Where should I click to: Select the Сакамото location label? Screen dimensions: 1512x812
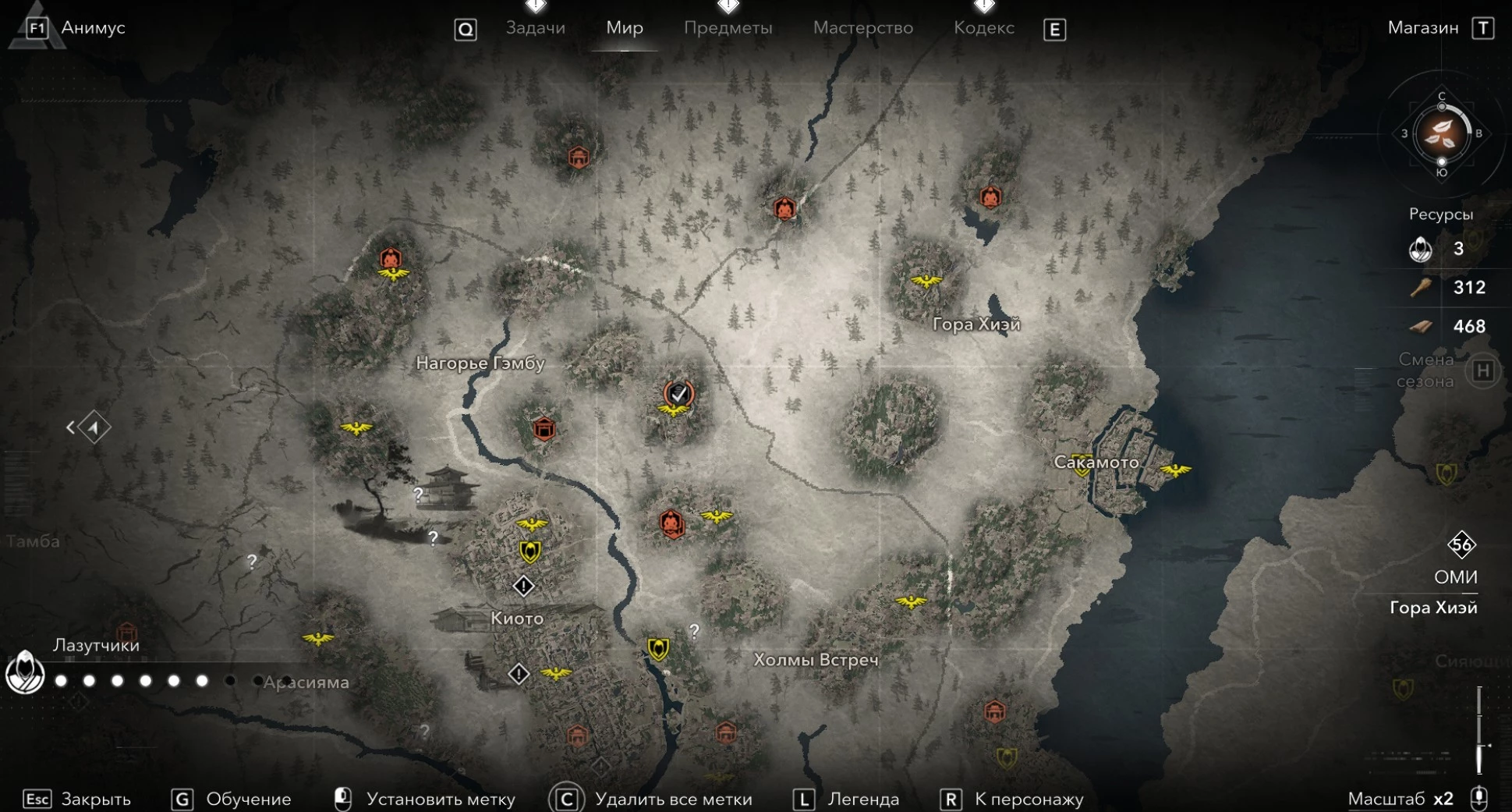tap(1096, 462)
